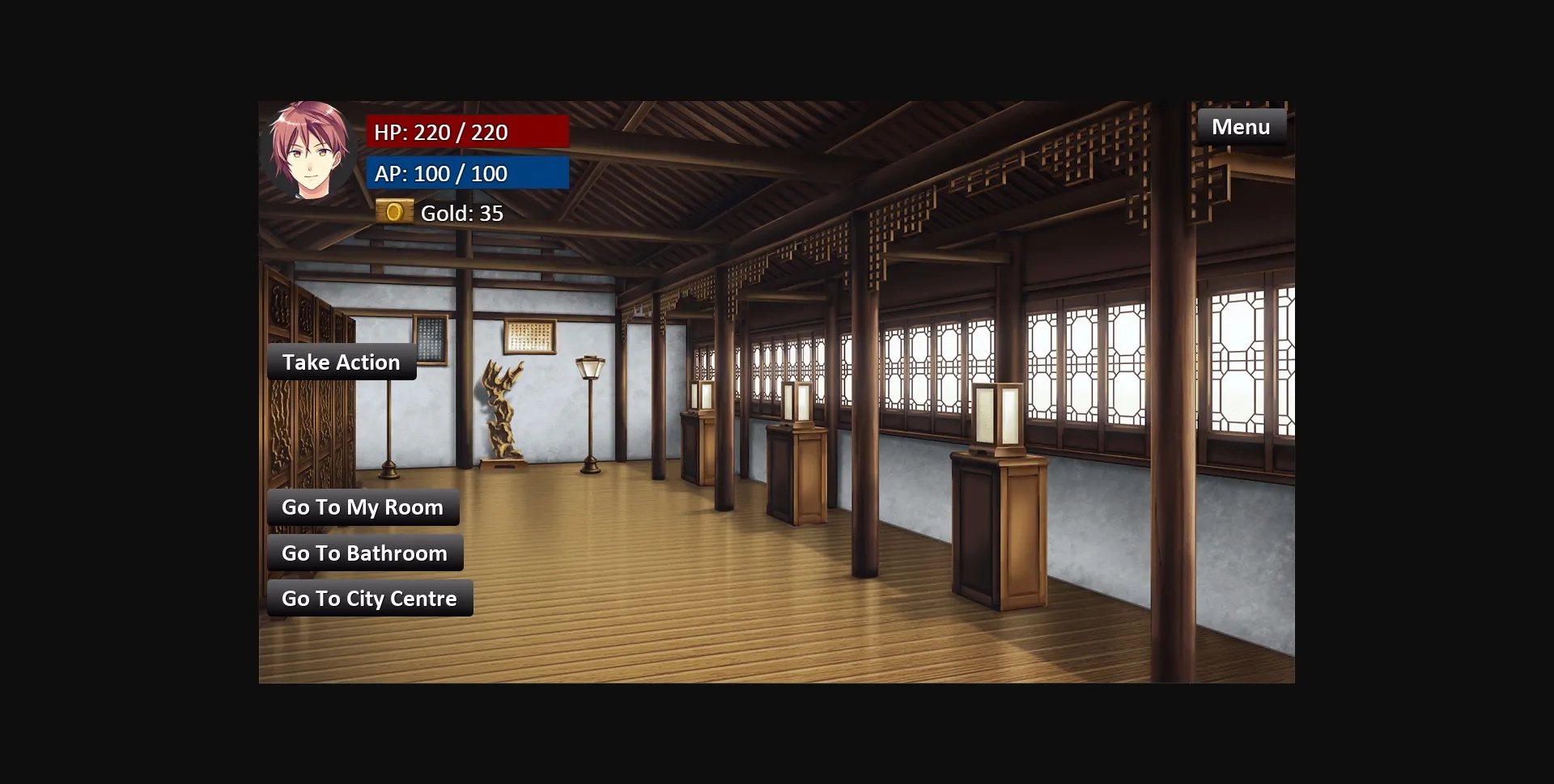
Task: Tap the currency icon in the stats panel
Action: tap(396, 213)
